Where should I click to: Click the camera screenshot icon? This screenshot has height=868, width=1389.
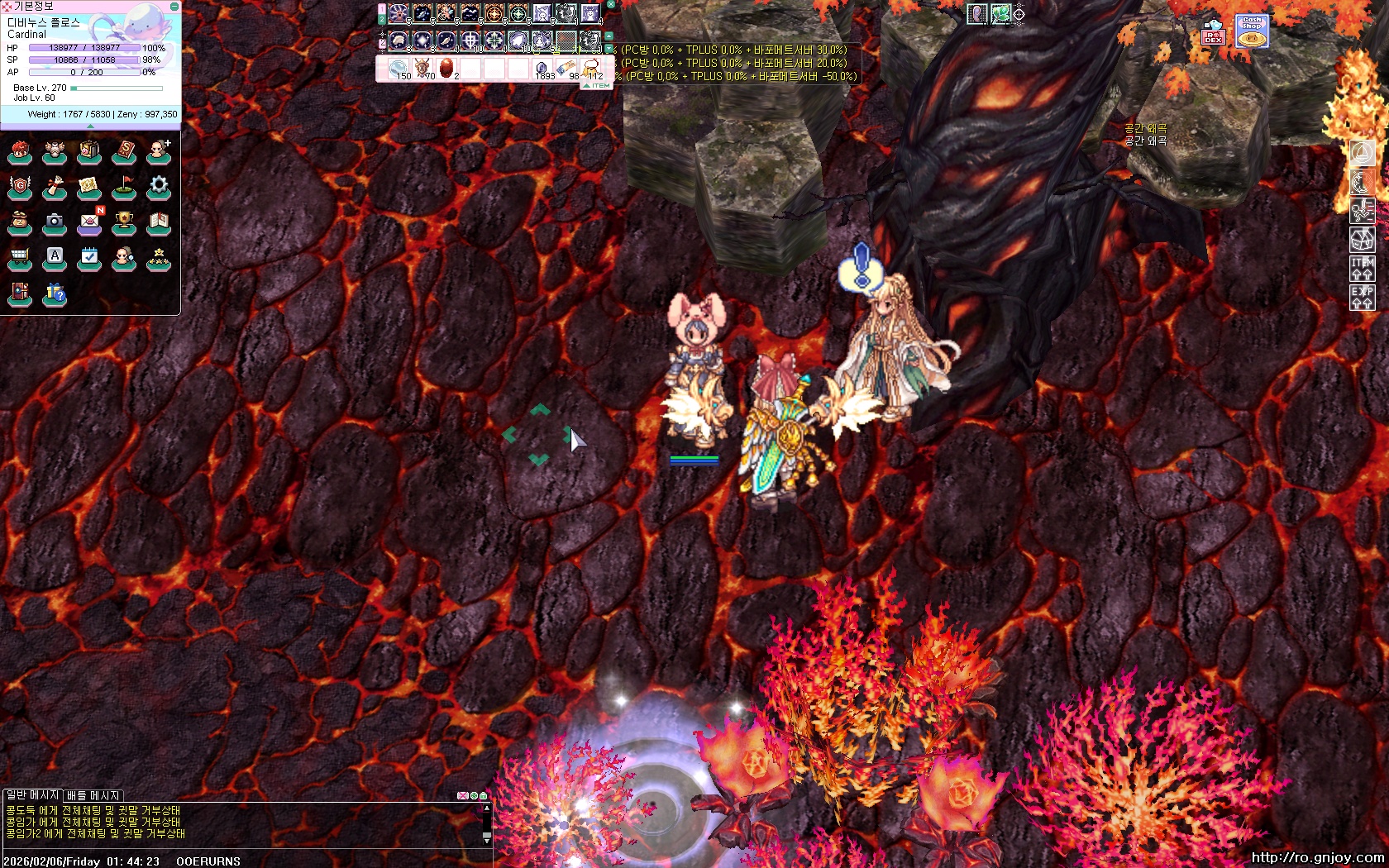[x=54, y=222]
